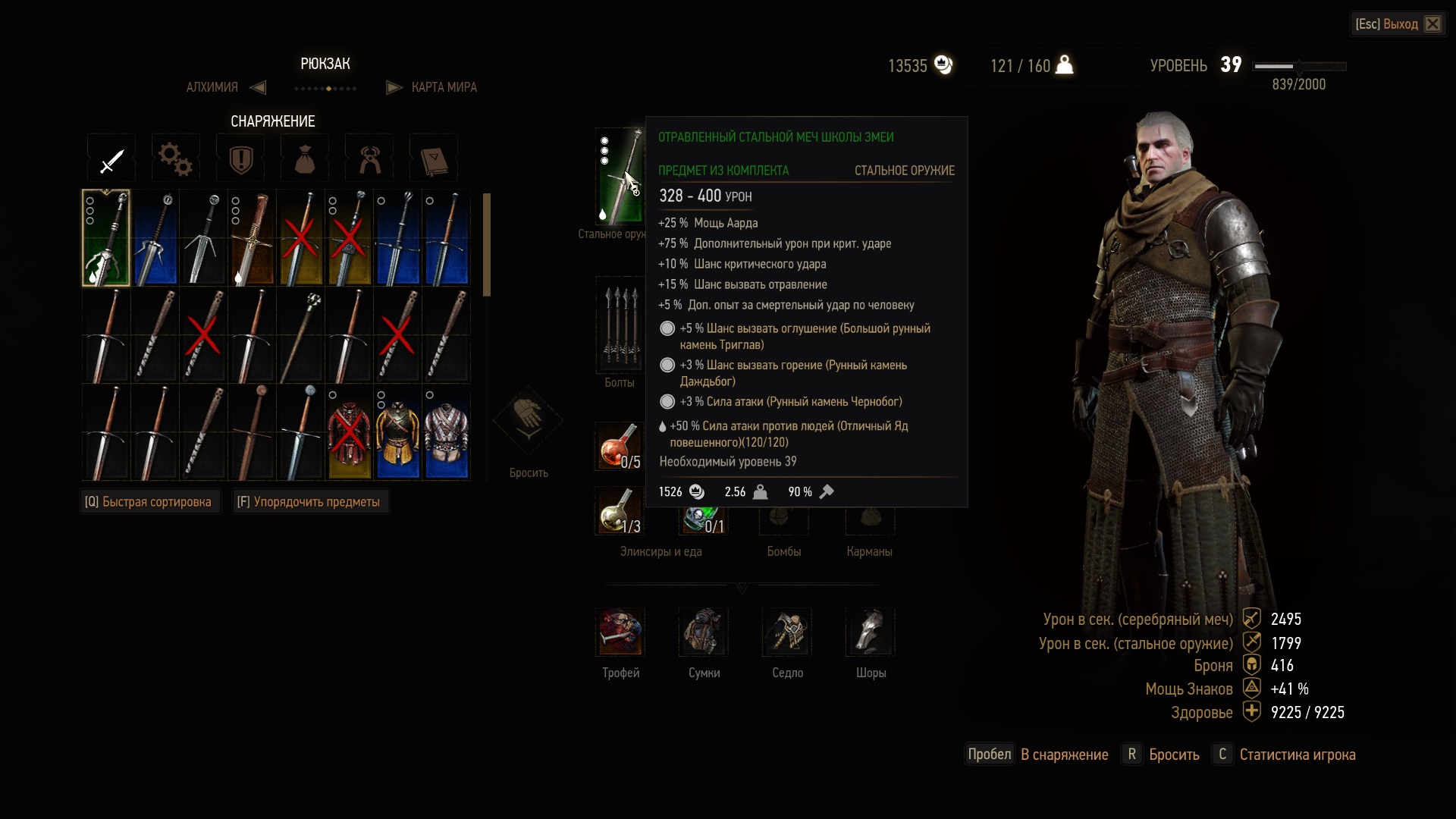Select the red armor marked with a cross
This screenshot has width=1456, height=819.
pos(349,433)
